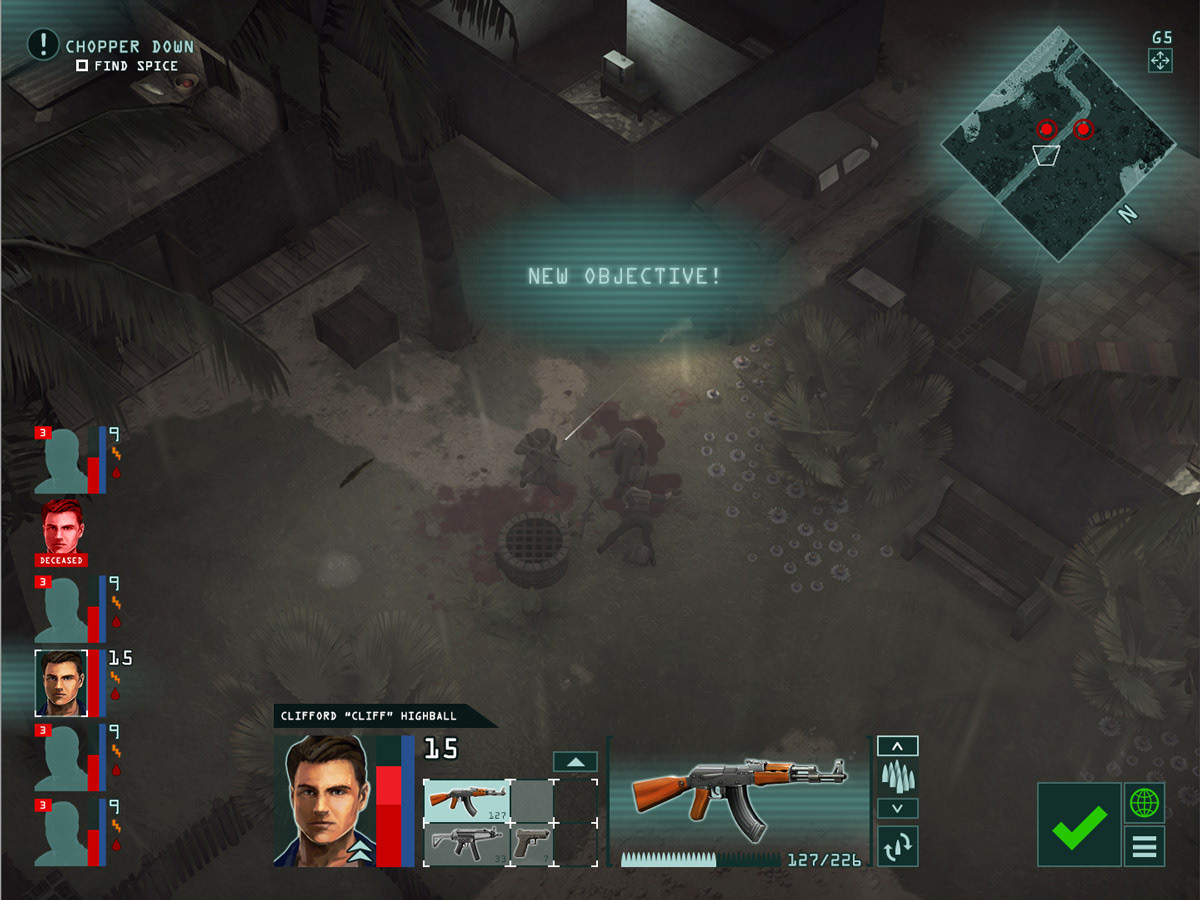The width and height of the screenshot is (1200, 900).
Task: Select the submachine gun inventory slot
Action: pyautogui.click(x=467, y=844)
